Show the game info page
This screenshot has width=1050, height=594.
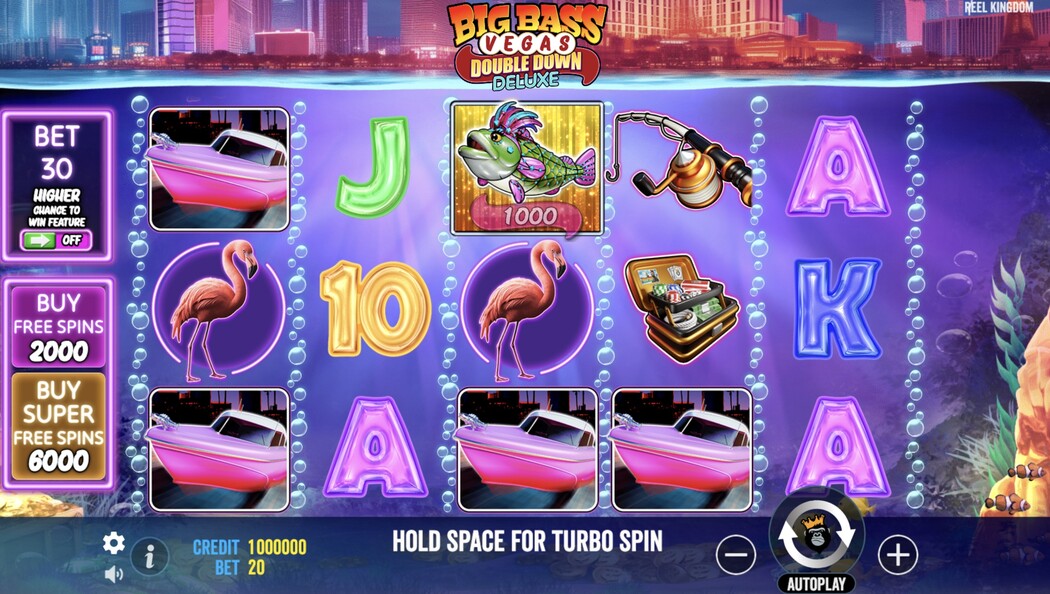point(150,555)
